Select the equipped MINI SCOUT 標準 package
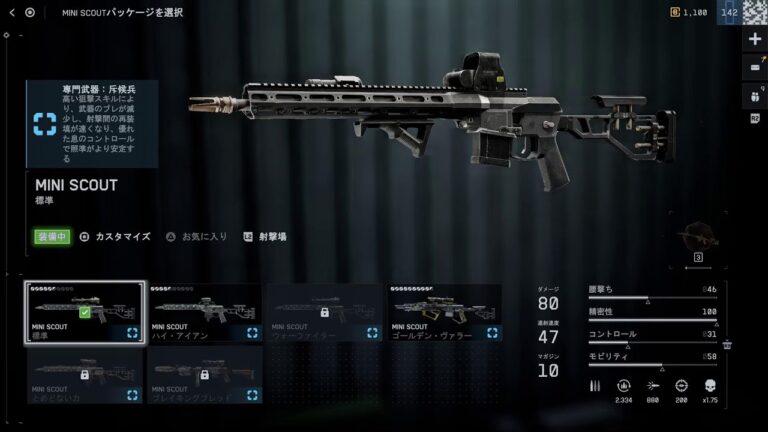Viewport: 768px width, 432px height. click(x=85, y=313)
